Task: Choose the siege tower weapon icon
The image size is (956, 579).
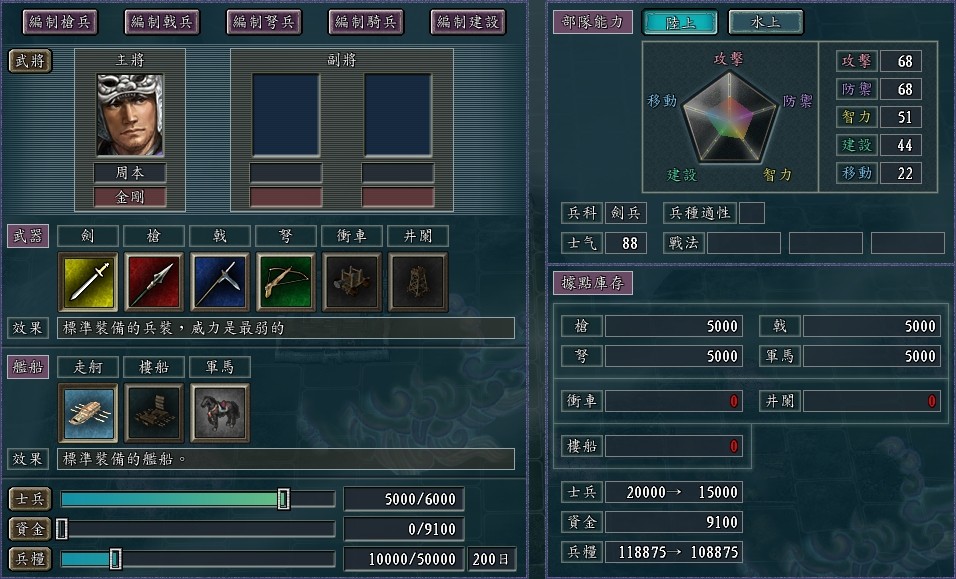Action: pos(418,282)
